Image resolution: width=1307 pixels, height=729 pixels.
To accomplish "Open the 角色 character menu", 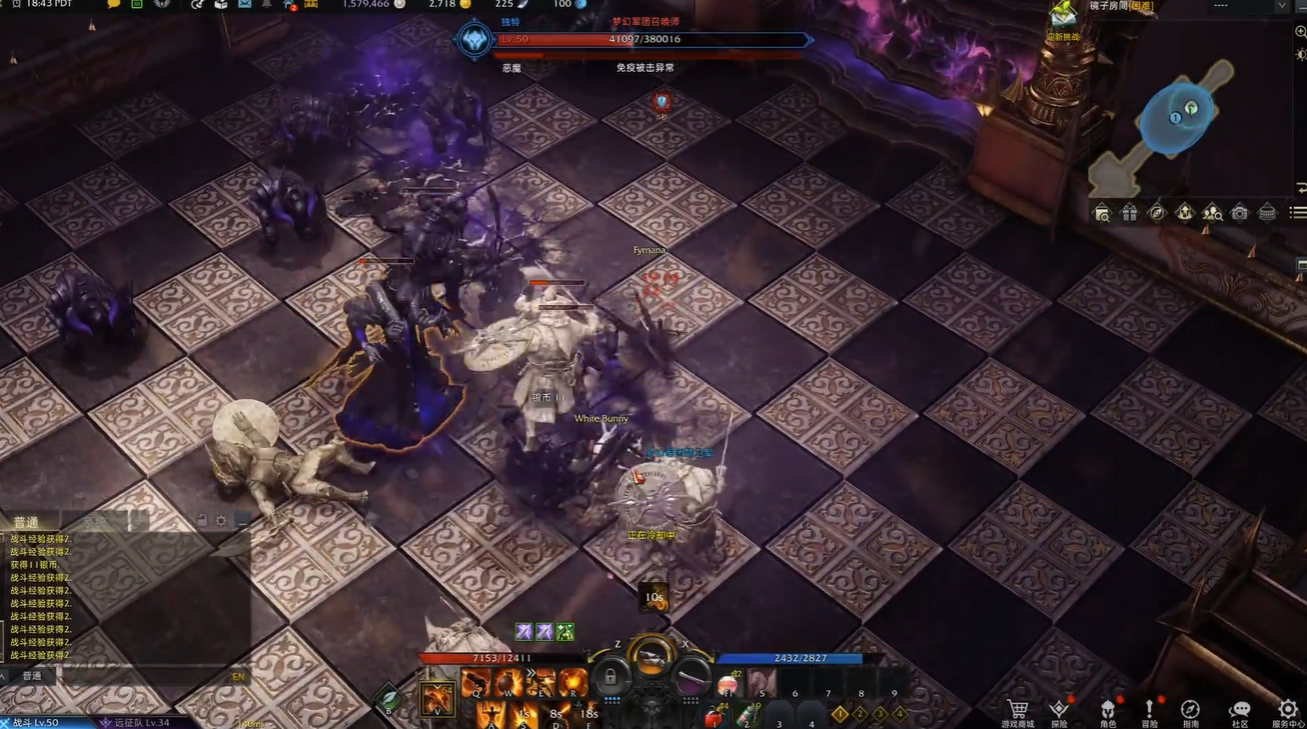I will click(x=1108, y=710).
